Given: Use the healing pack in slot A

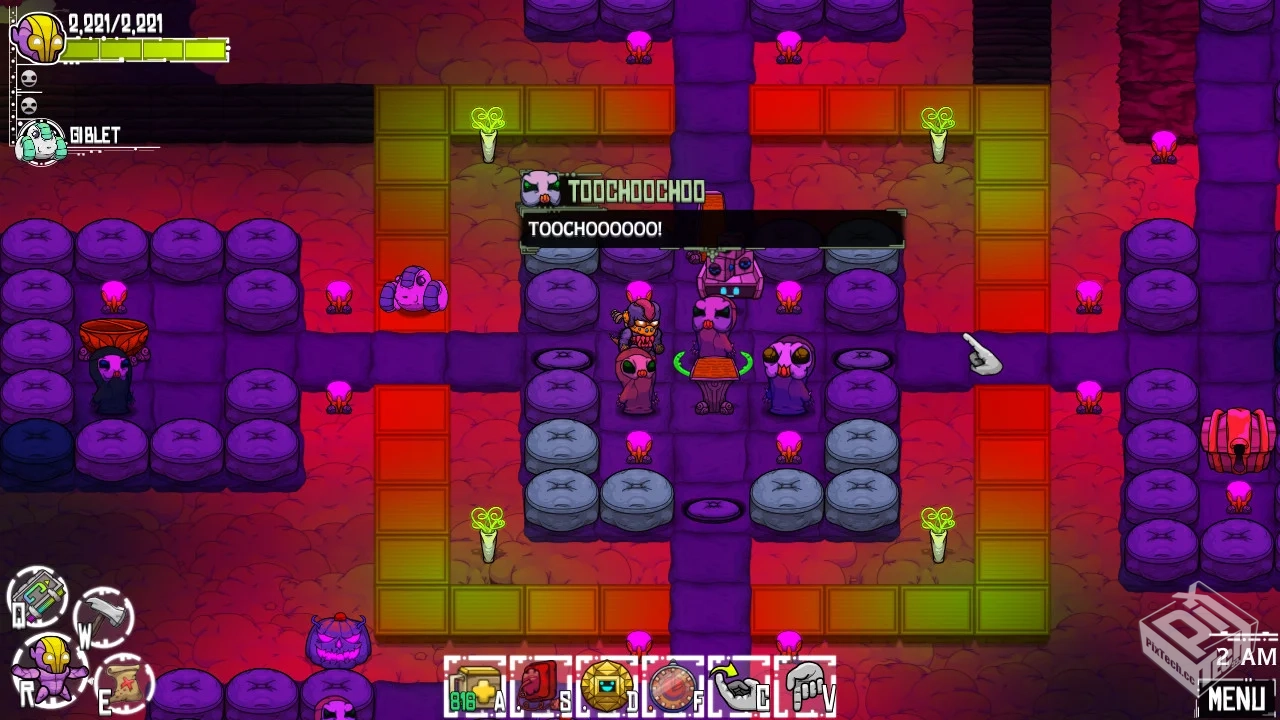Looking at the screenshot, I should 478,685.
